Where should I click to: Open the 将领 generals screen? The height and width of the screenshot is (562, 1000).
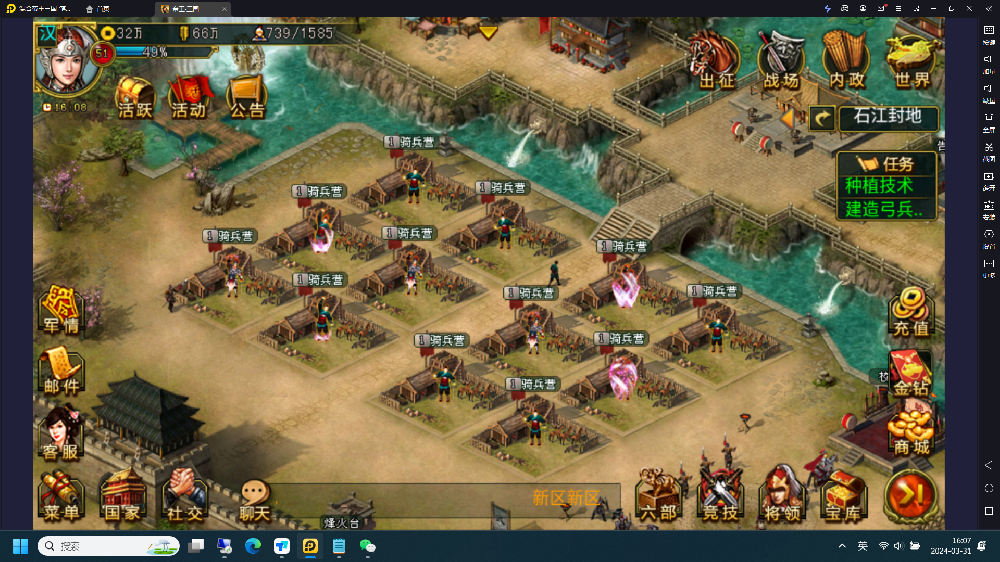coord(781,496)
